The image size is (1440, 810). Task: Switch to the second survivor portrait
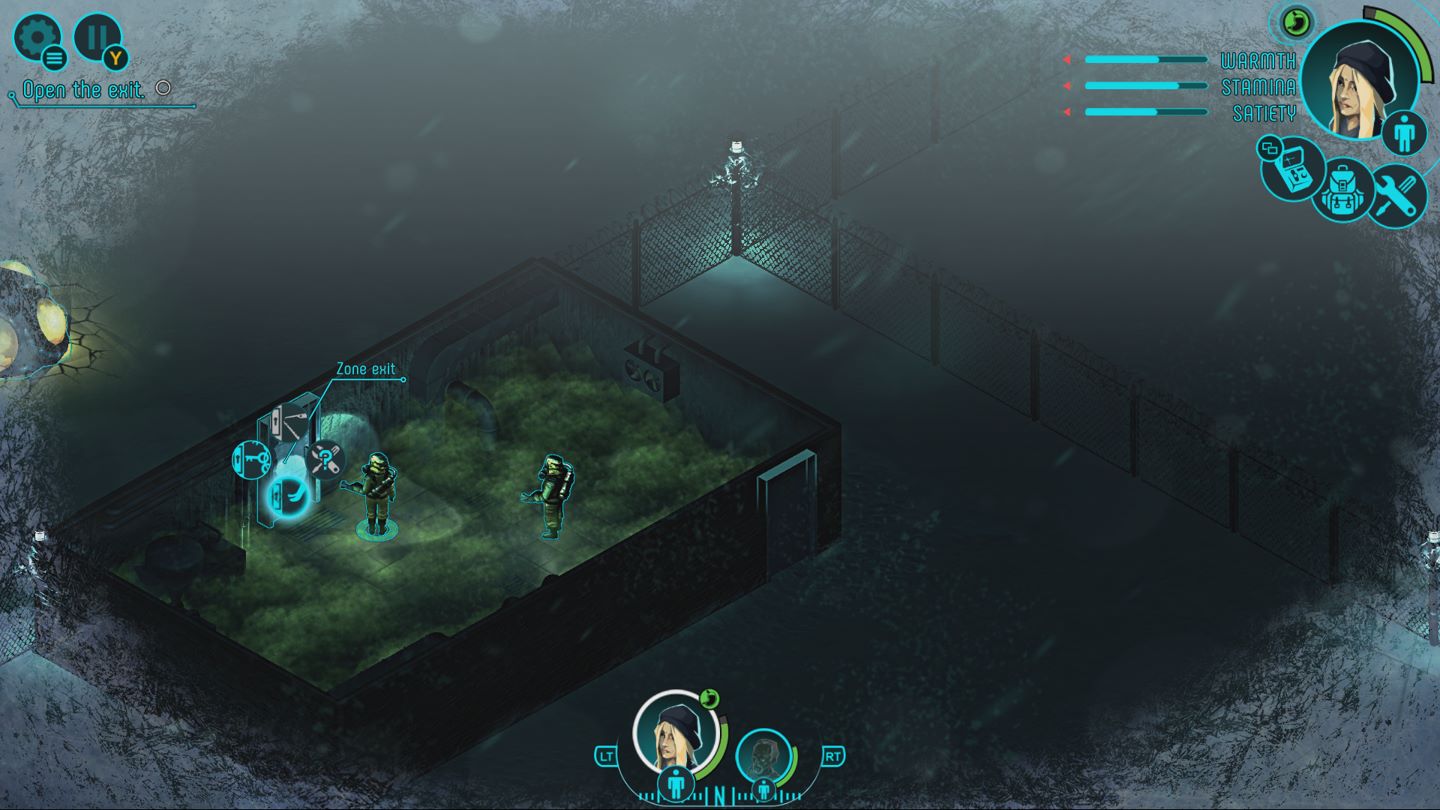(763, 755)
